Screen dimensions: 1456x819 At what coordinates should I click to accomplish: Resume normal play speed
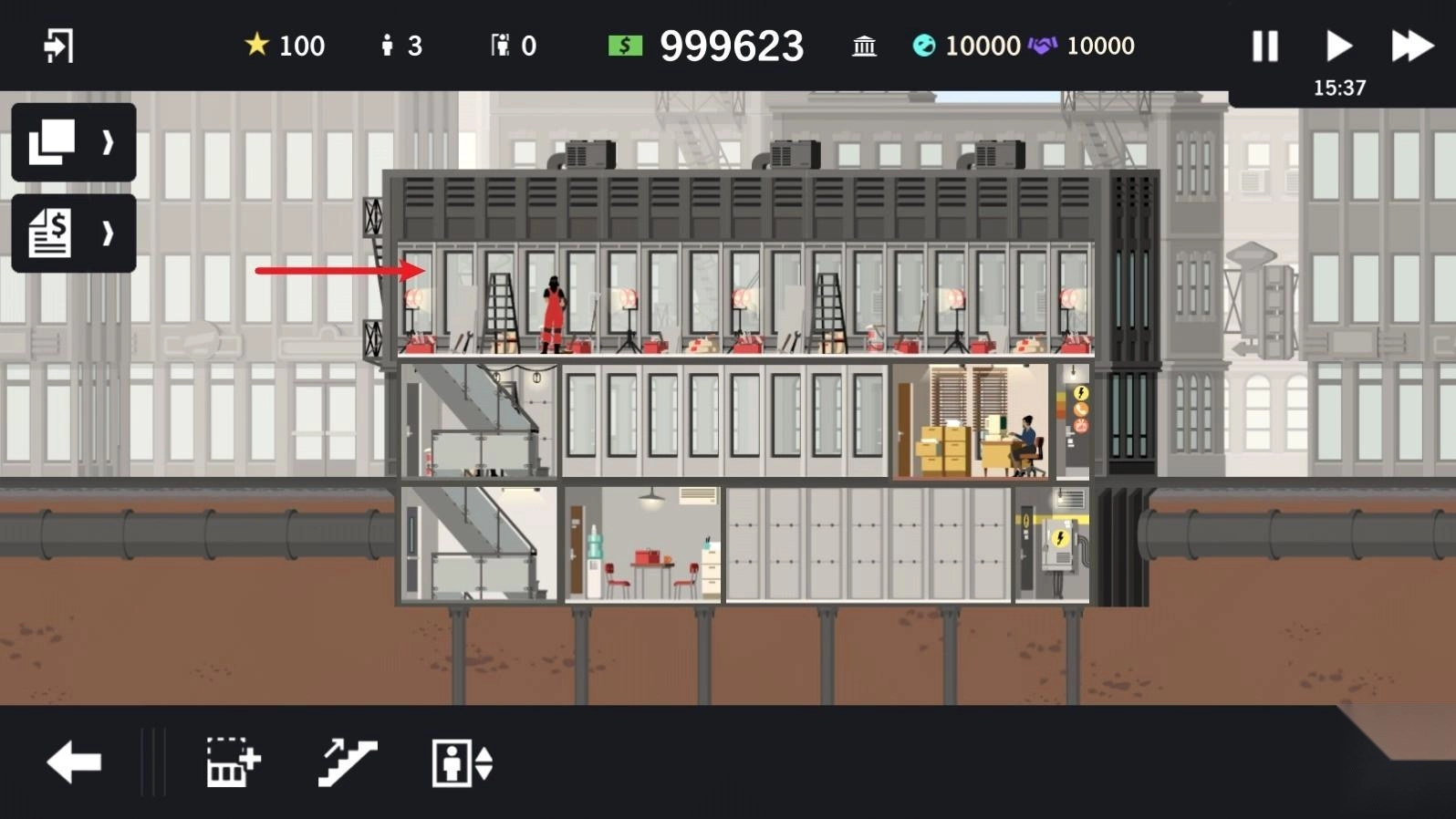[1338, 46]
